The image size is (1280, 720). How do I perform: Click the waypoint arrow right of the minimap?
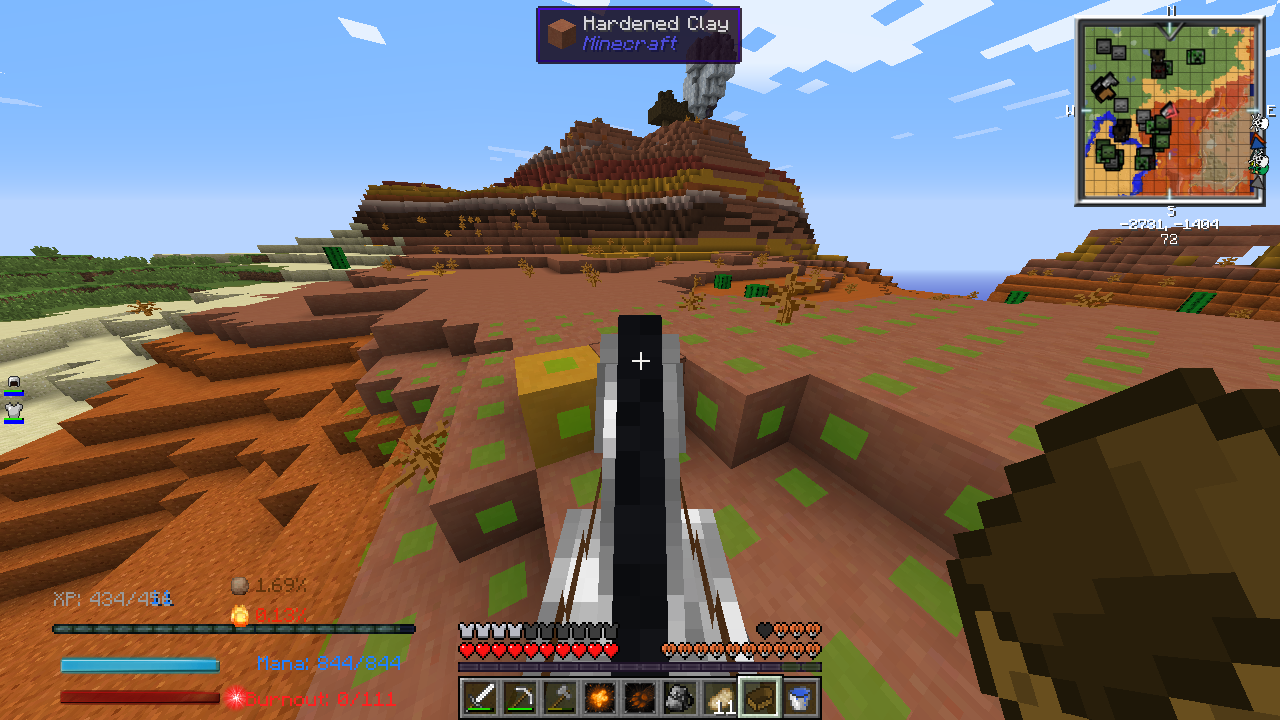tap(1257, 143)
